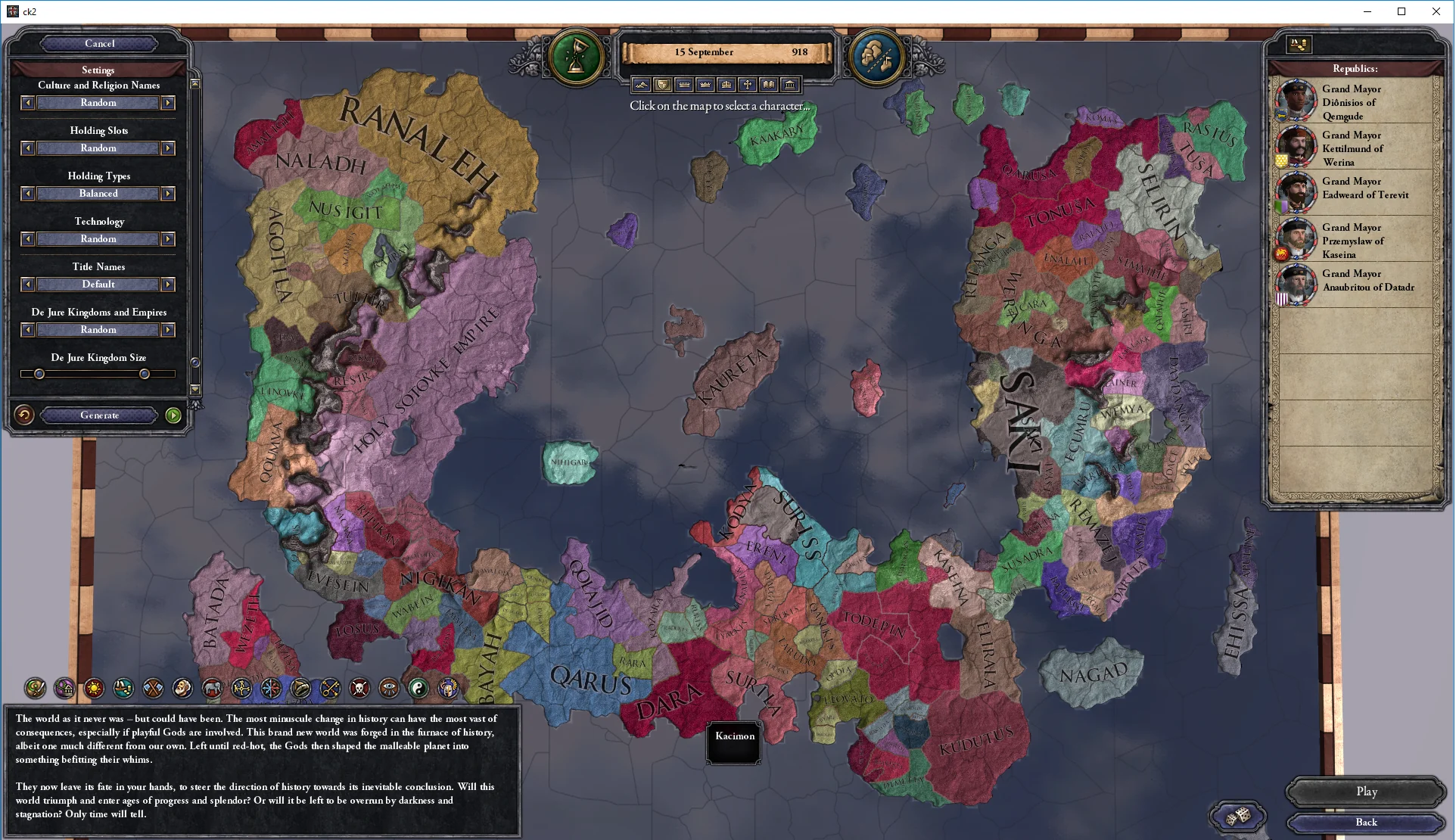Select the empires imperial crown map mode

coord(727,84)
